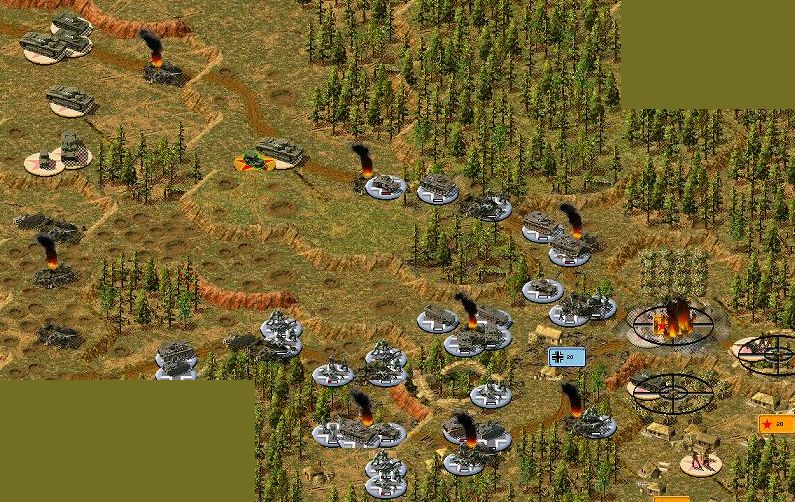The image size is (795, 502).
Task: Click the orange Soviet star marker labeled 20
Action: tap(776, 424)
